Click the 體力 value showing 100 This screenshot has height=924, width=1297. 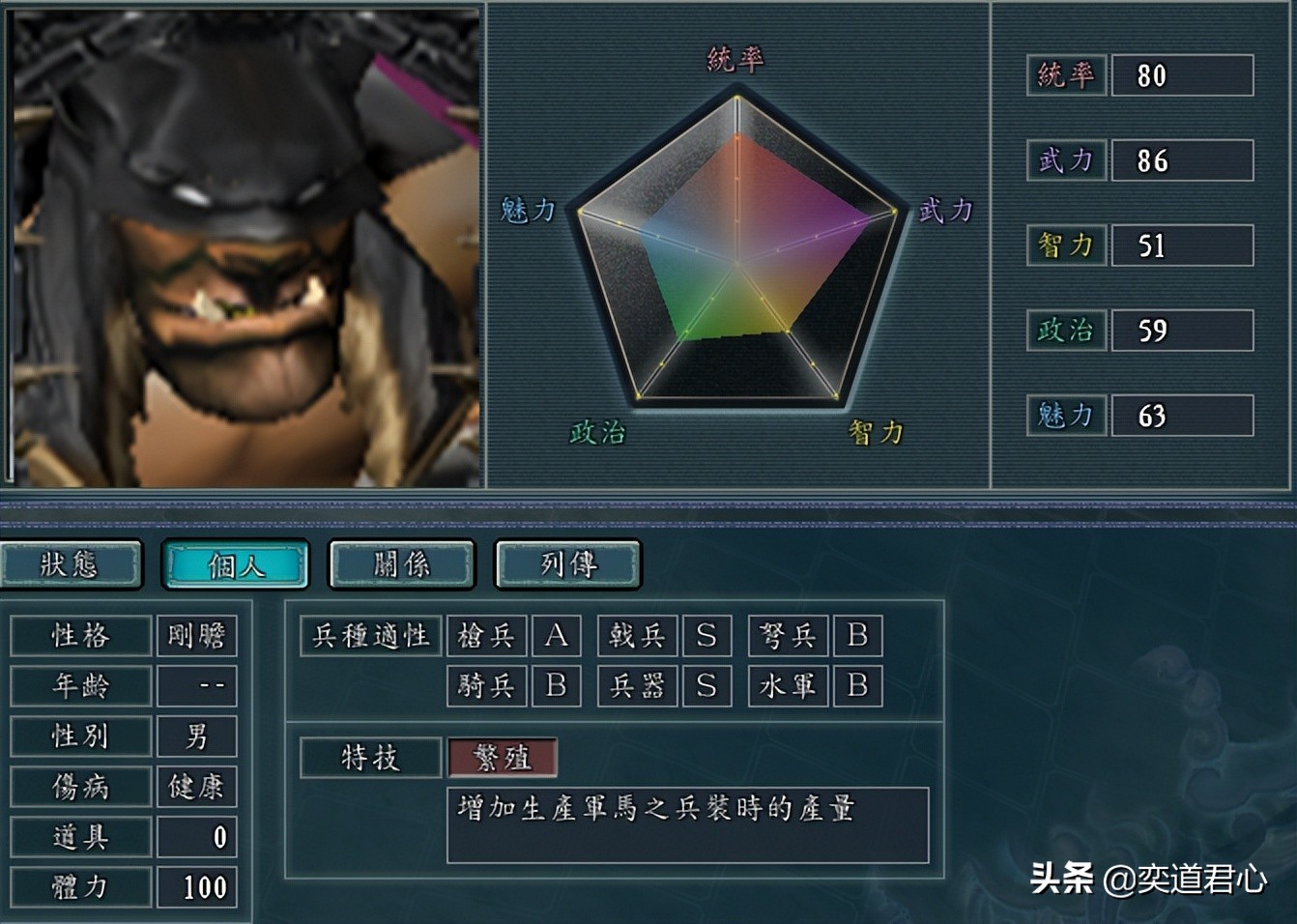205,885
